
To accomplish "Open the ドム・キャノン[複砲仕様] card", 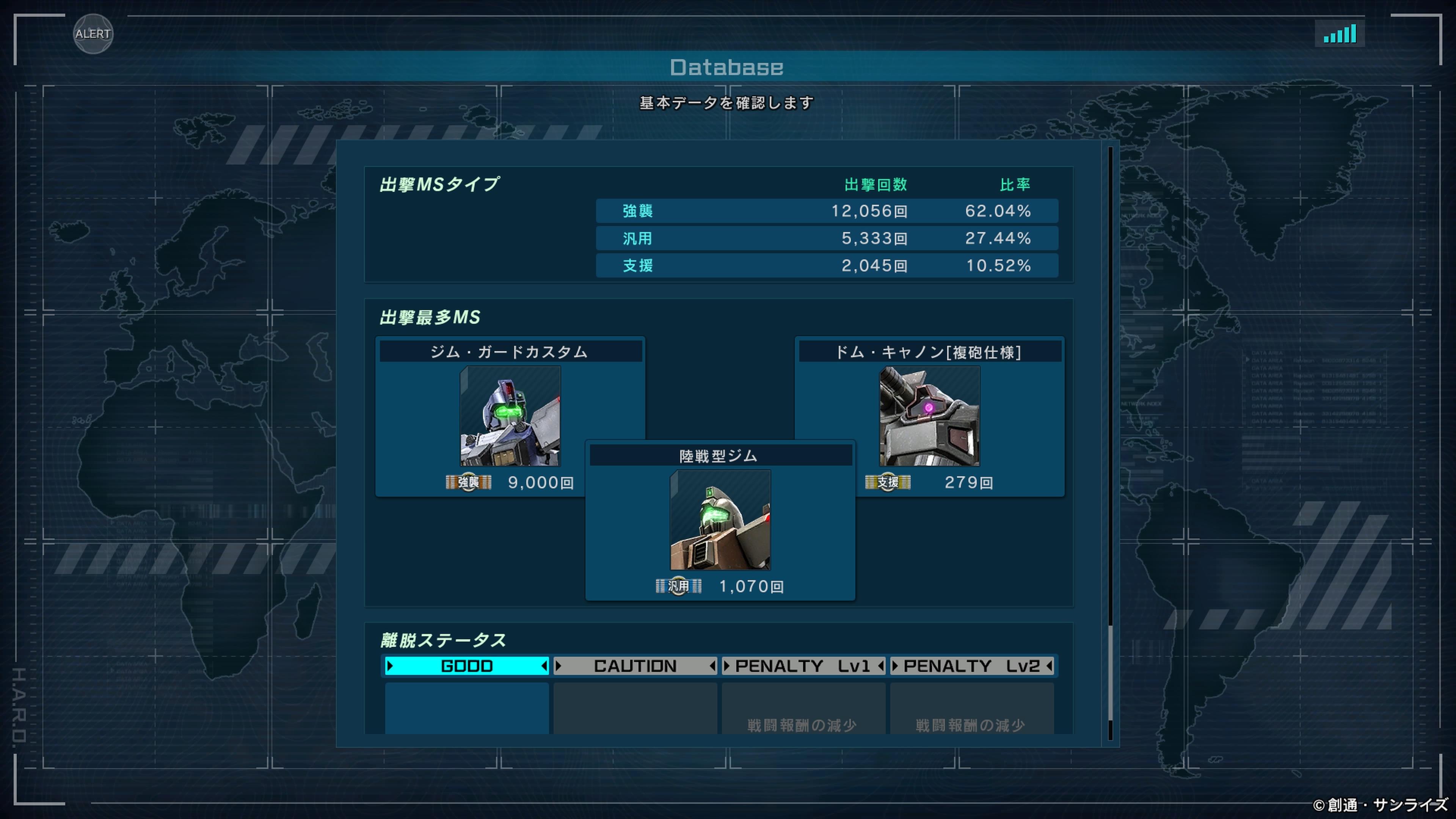I will coord(929,416).
